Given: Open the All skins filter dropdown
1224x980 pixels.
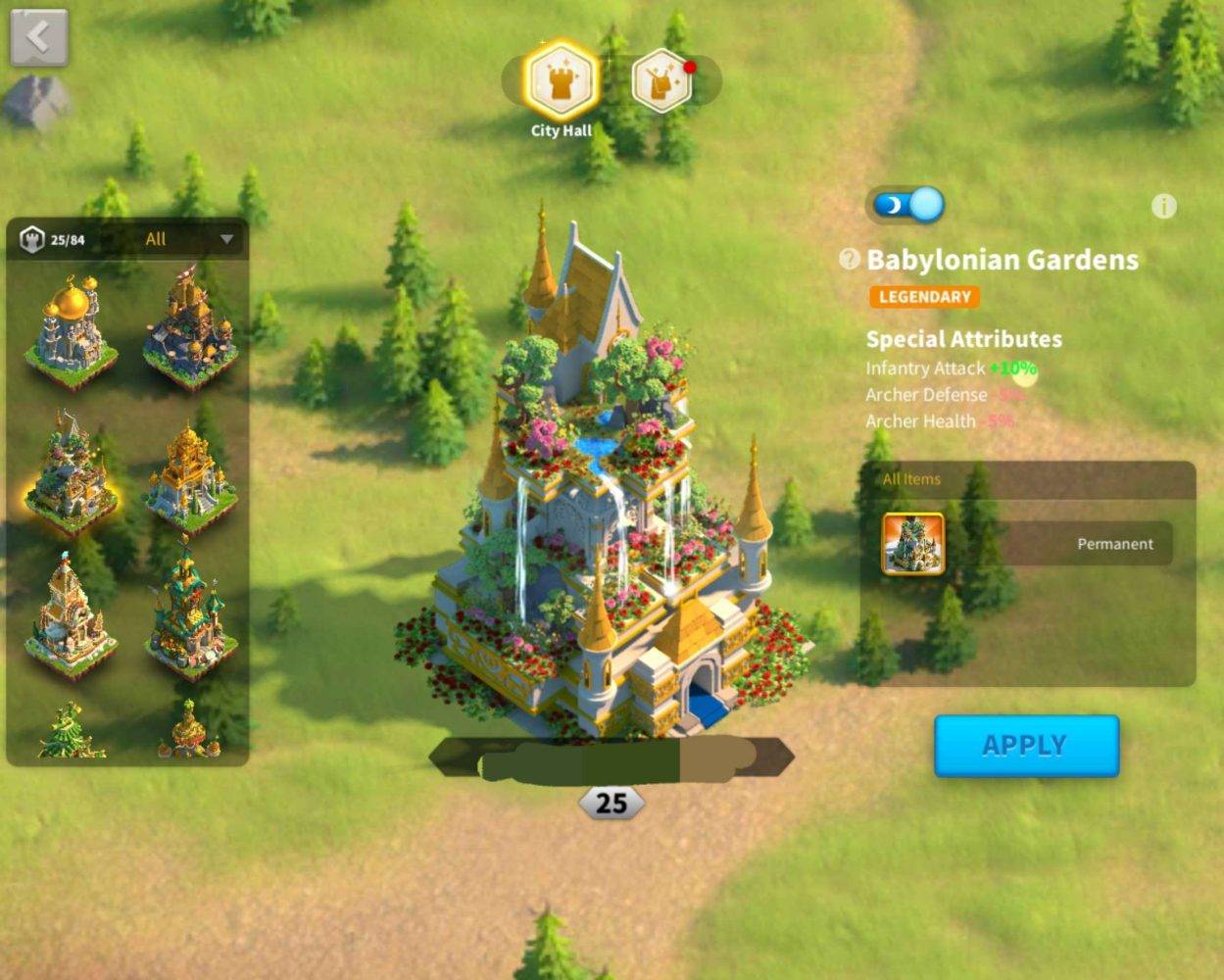Looking at the screenshot, I should coord(188,239).
